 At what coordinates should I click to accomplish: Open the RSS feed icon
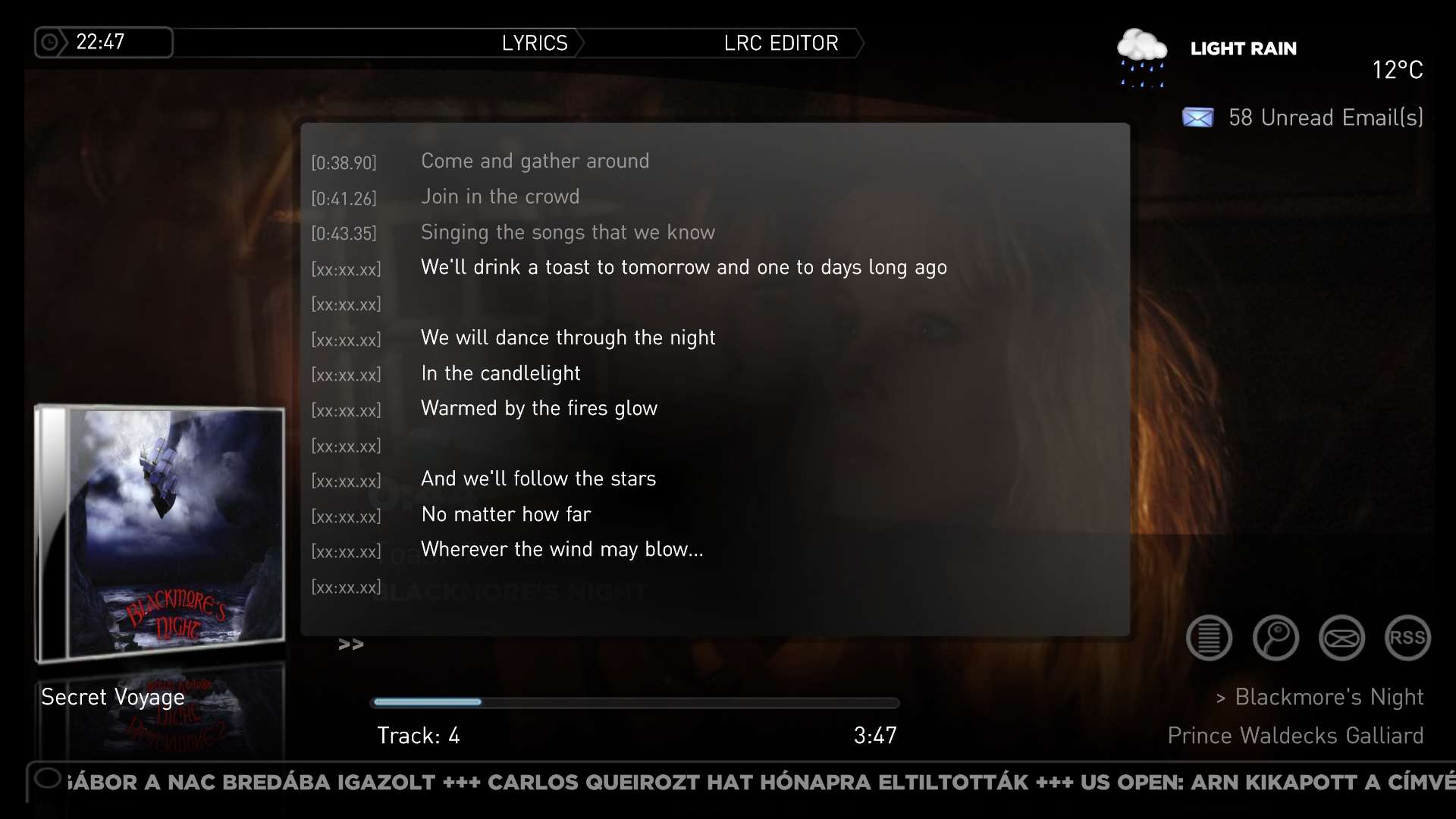(x=1407, y=638)
